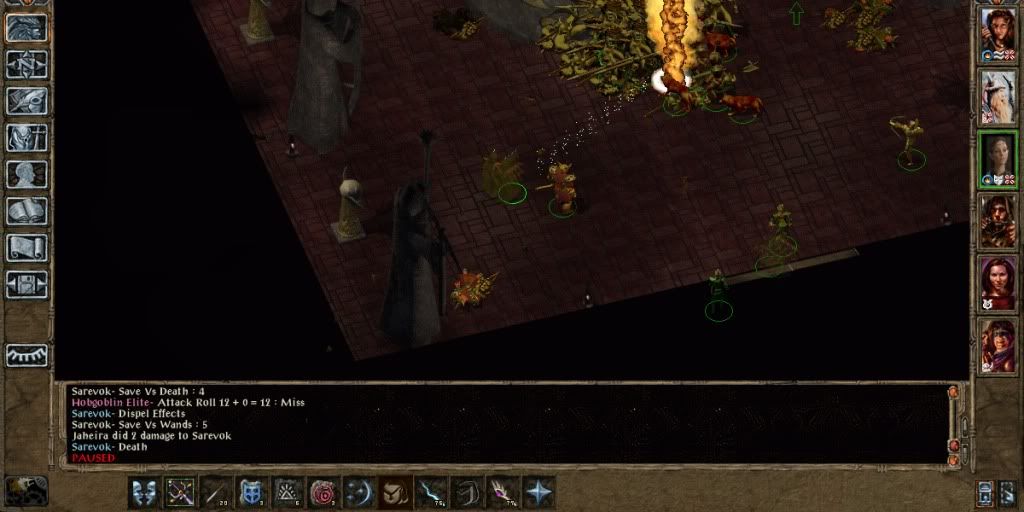Open the options floppy disk button

pos(27,284)
